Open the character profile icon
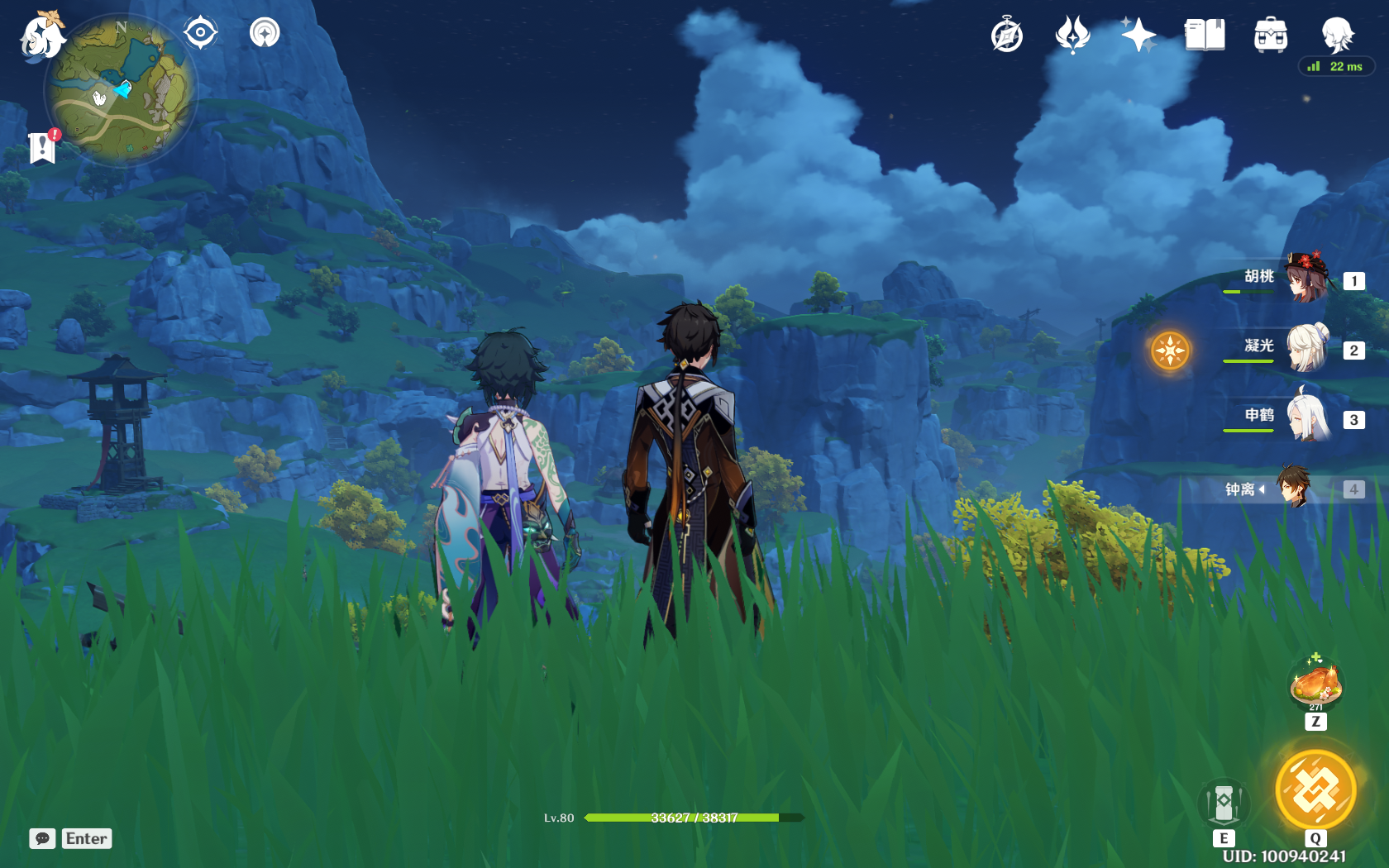The width and height of the screenshot is (1389, 868). click(x=1336, y=36)
